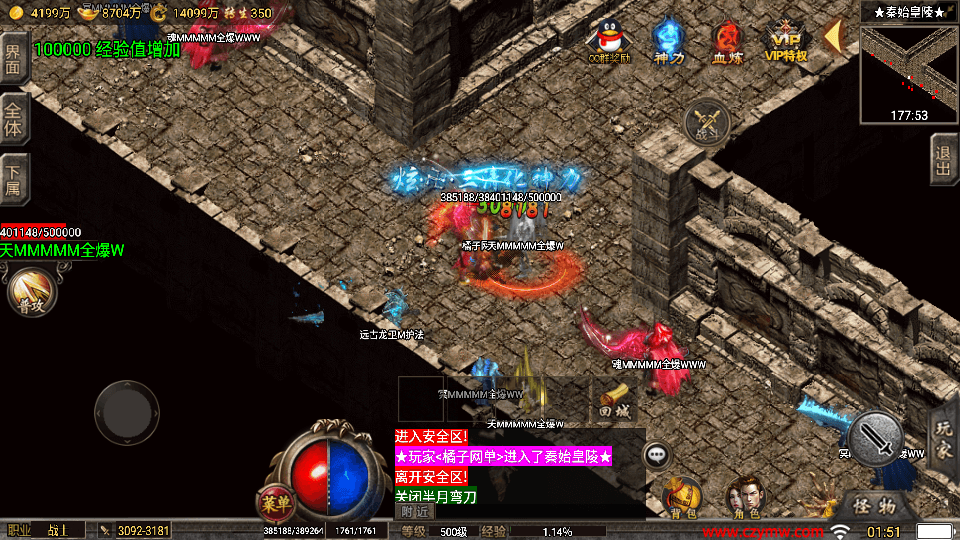
Task: Open the 背包 backpack
Action: click(683, 496)
